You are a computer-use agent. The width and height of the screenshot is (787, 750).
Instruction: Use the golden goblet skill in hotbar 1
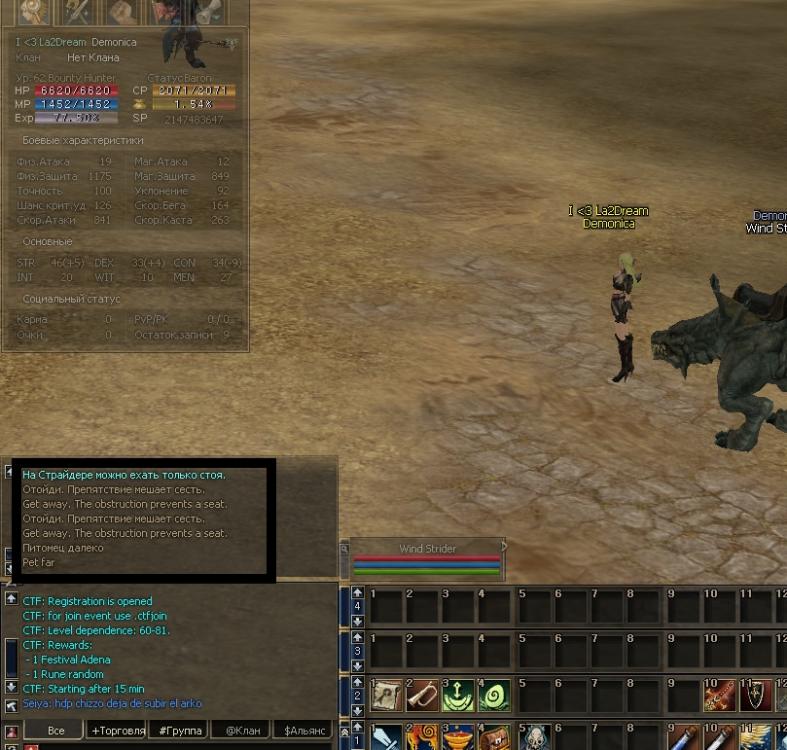coord(459,740)
